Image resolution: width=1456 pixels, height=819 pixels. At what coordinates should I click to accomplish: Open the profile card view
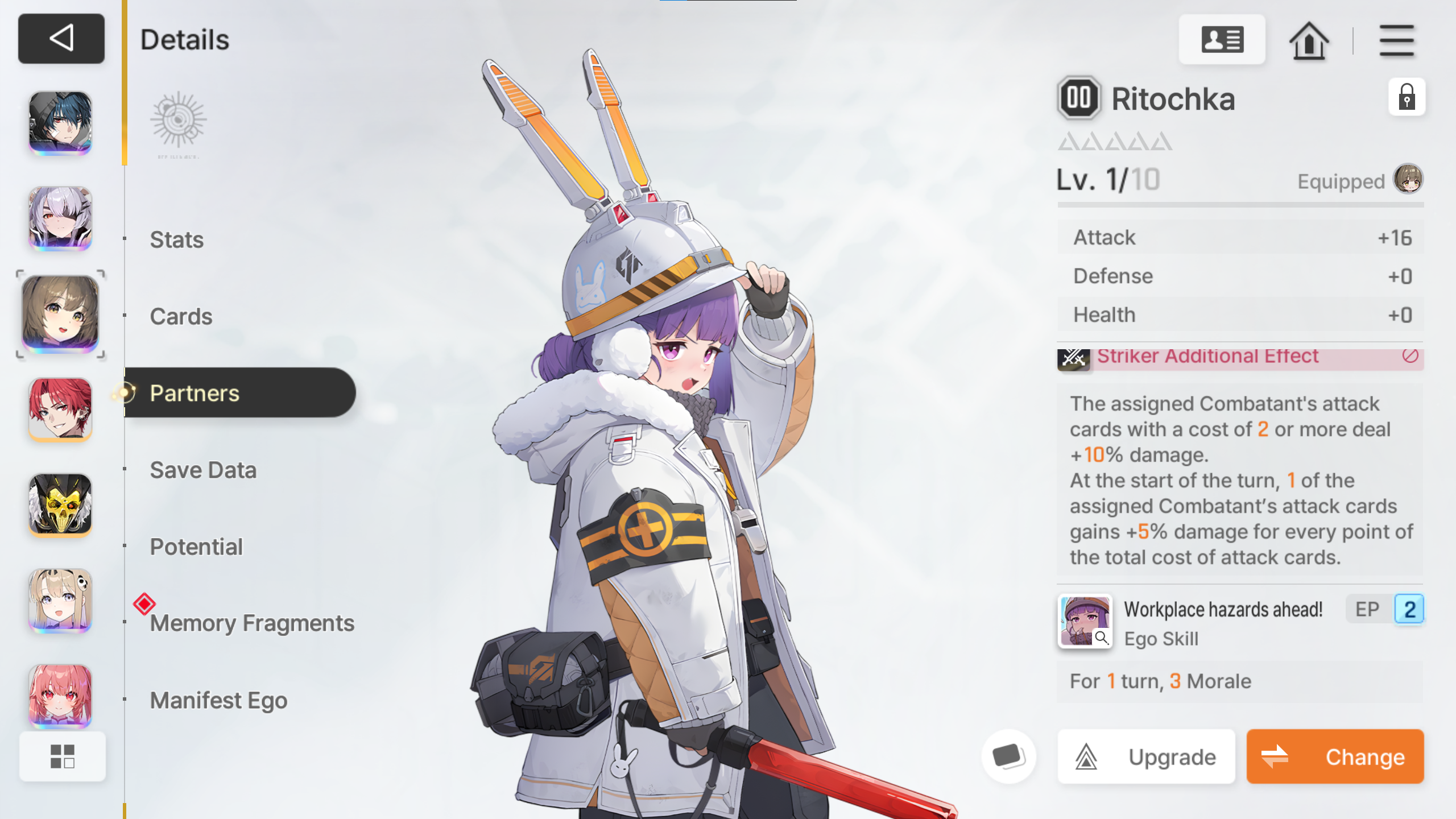coord(1222,40)
